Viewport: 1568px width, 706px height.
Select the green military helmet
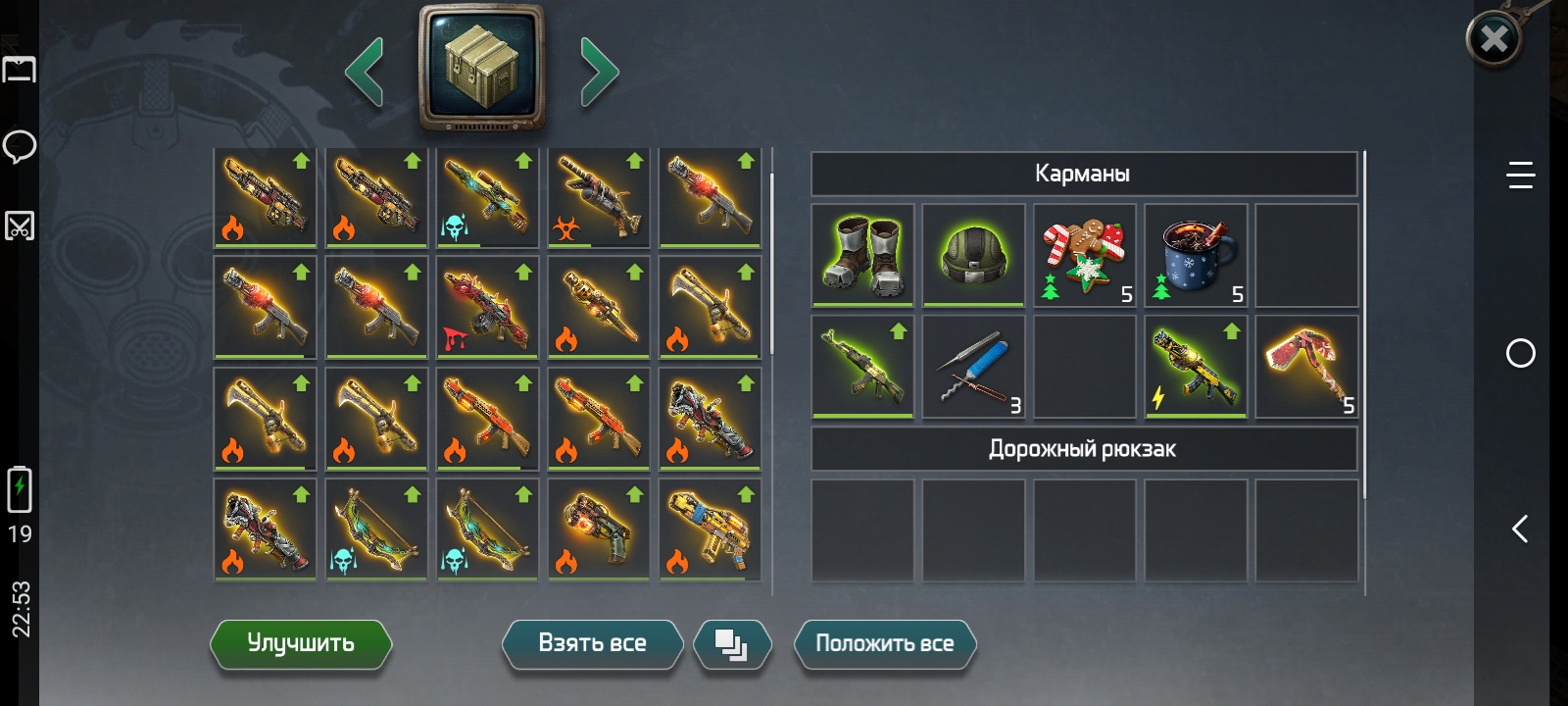point(973,255)
